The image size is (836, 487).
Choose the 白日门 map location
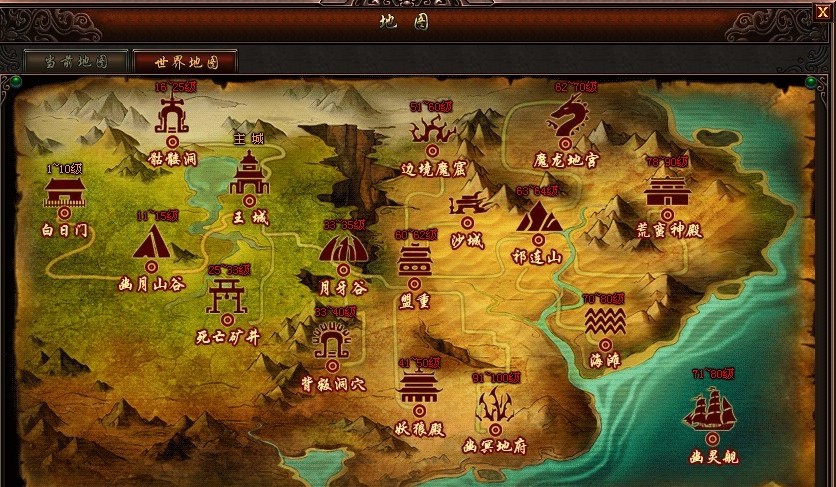pyautogui.click(x=65, y=194)
